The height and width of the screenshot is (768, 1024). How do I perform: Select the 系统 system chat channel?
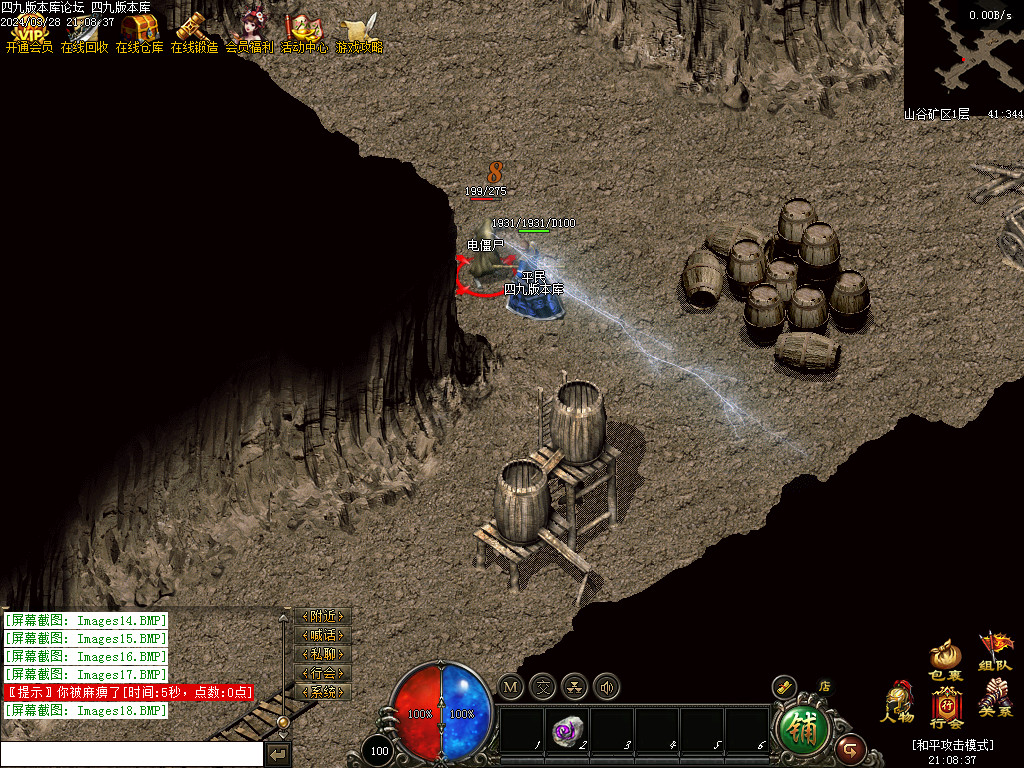point(323,692)
